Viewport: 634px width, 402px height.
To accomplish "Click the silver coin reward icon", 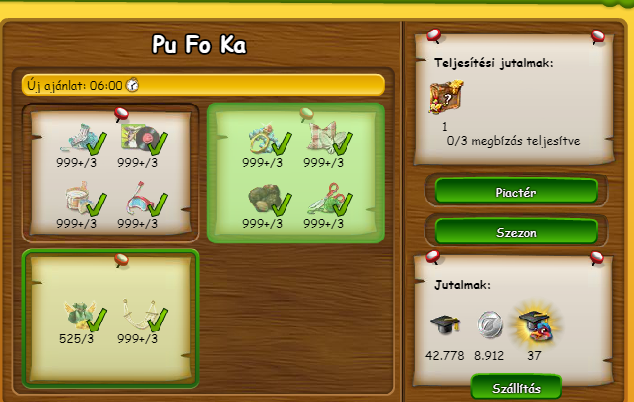I will click(488, 323).
